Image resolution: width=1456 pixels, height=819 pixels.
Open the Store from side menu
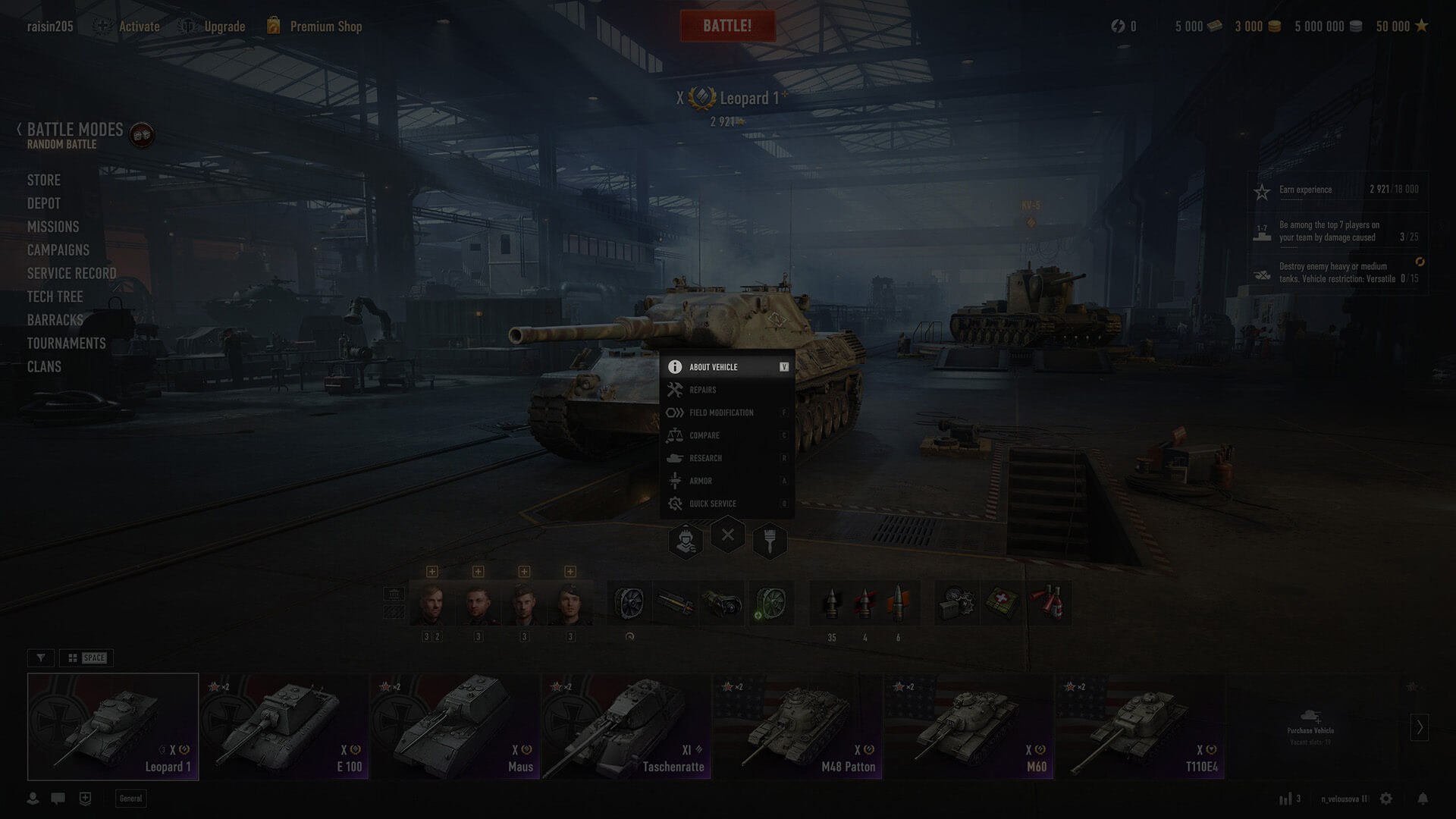pos(44,180)
